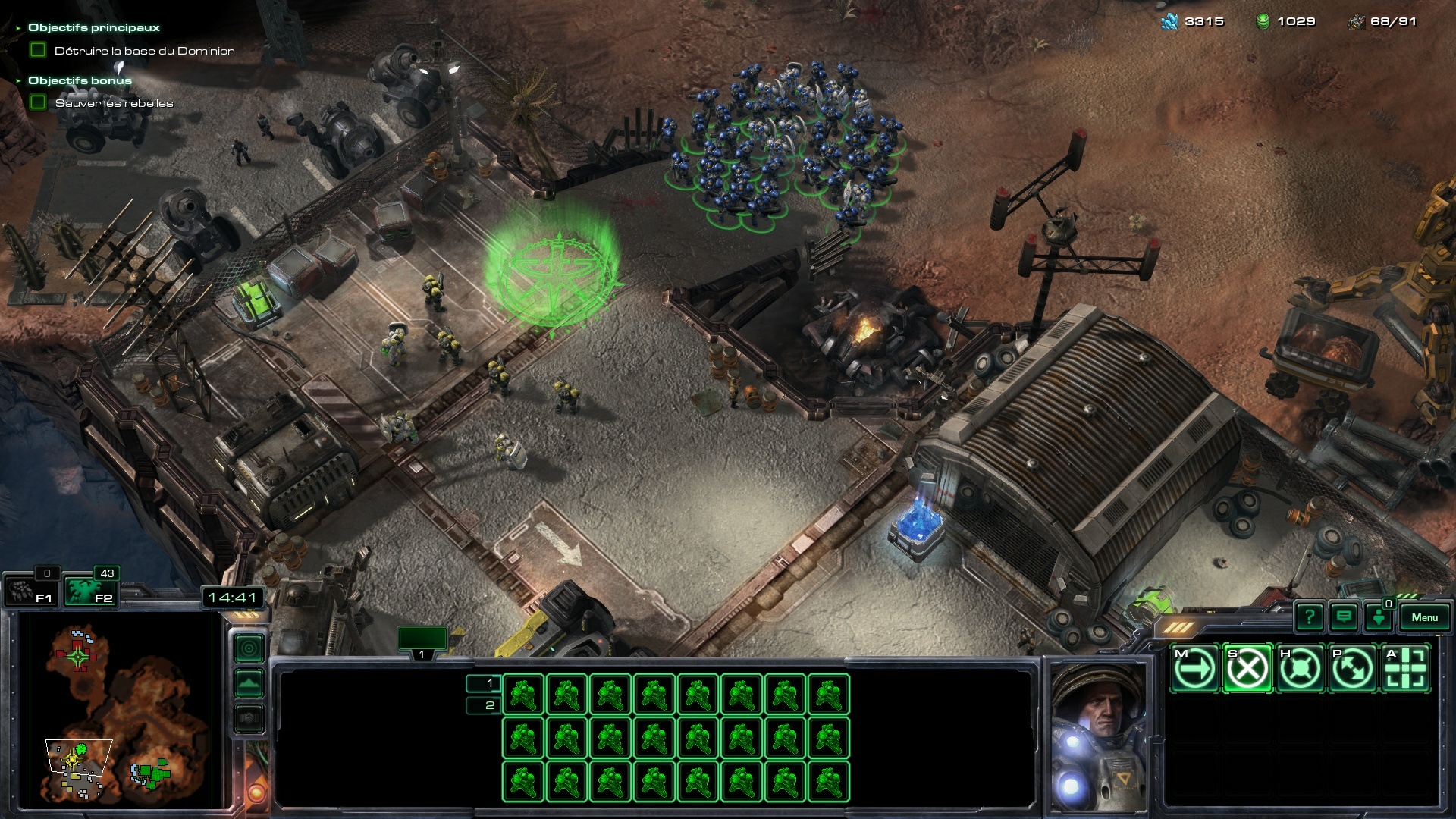The width and height of the screenshot is (1456, 819).
Task: Select idle workers with F1 button
Action: coord(30,591)
